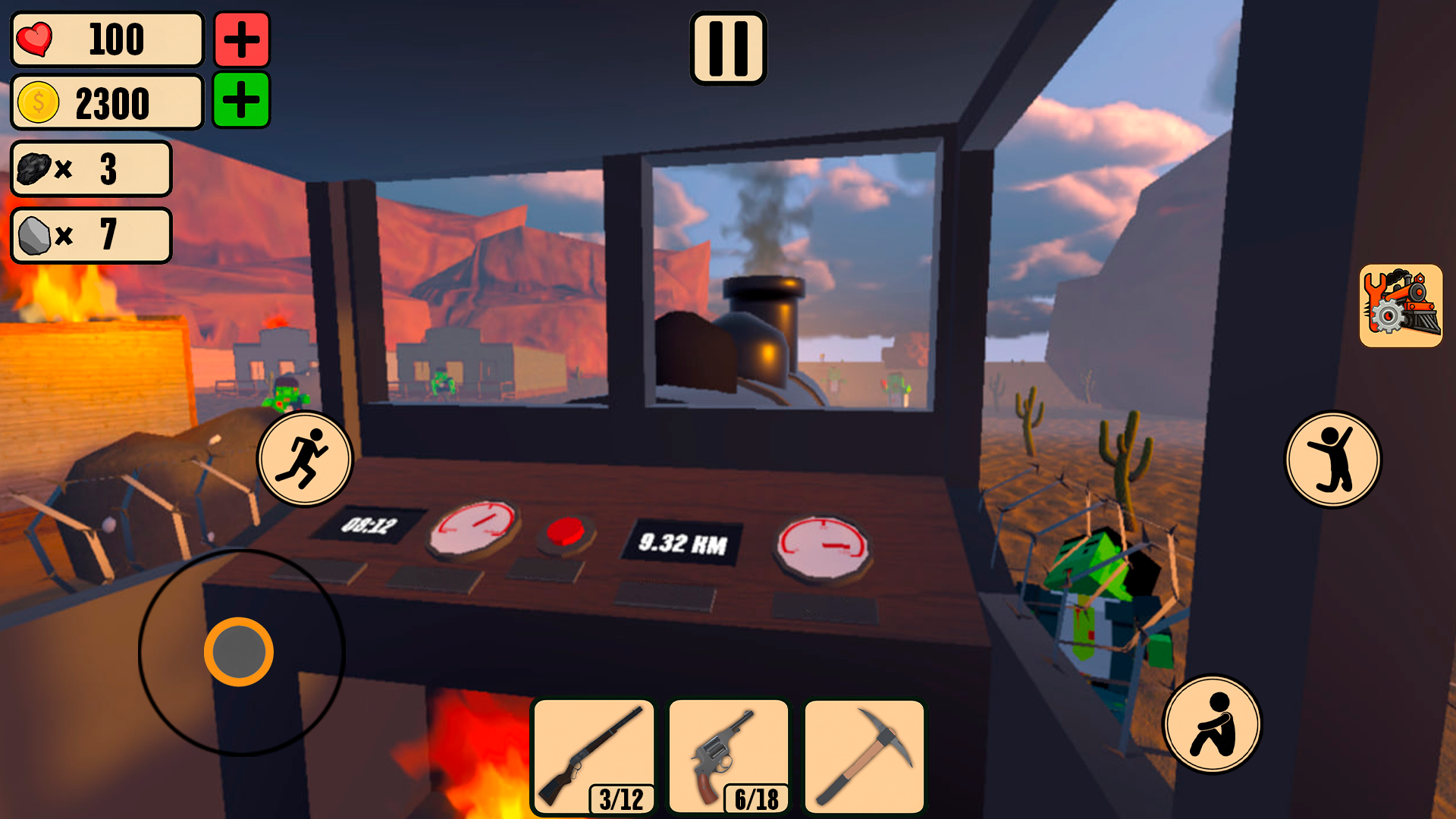
Task: Activate the crouch control icon
Action: tap(1213, 724)
